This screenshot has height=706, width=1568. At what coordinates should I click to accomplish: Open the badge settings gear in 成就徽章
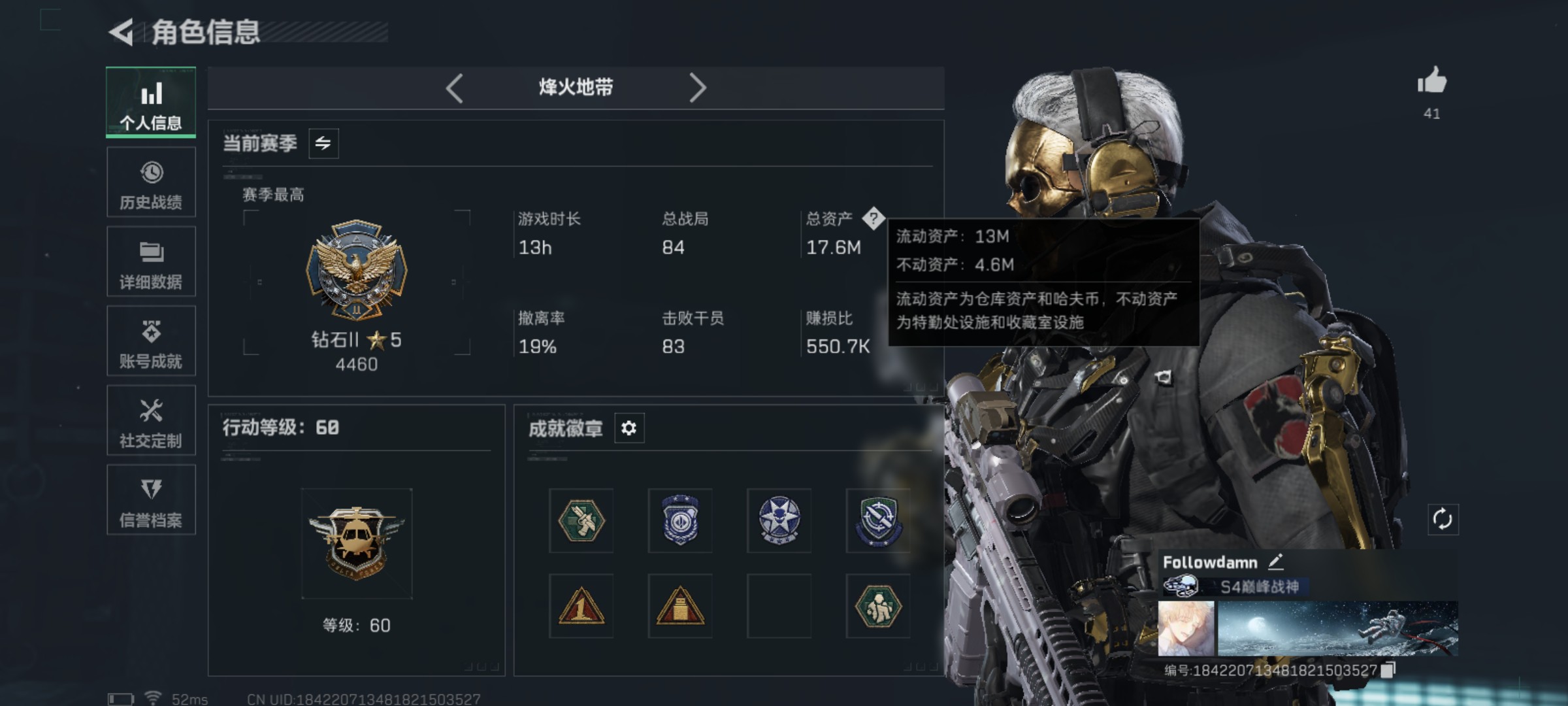coord(629,428)
